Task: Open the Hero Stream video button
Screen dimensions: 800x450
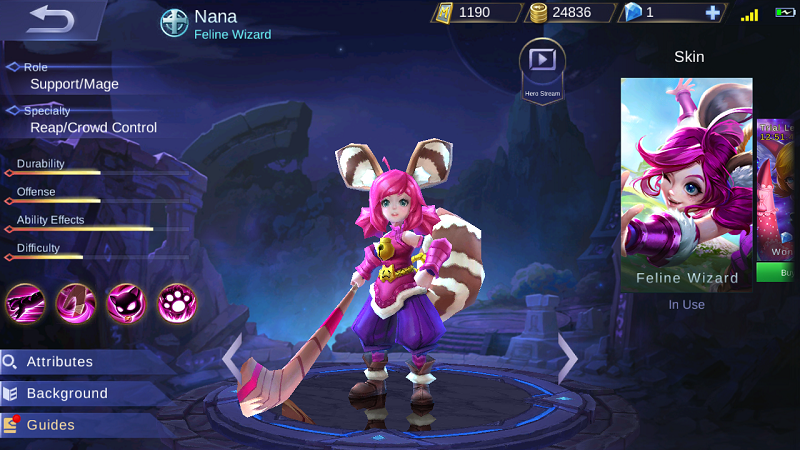Action: point(542,61)
